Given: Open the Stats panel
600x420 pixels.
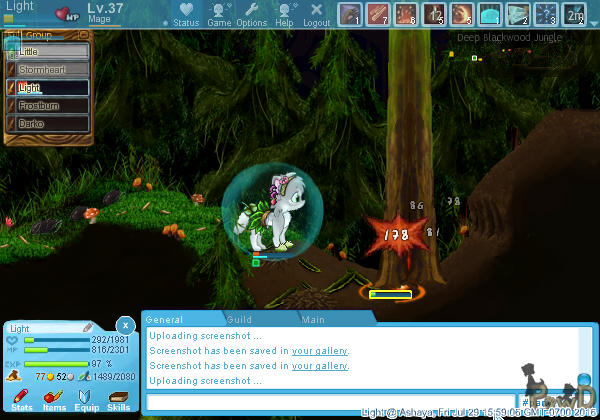Looking at the screenshot, I should (x=21, y=400).
